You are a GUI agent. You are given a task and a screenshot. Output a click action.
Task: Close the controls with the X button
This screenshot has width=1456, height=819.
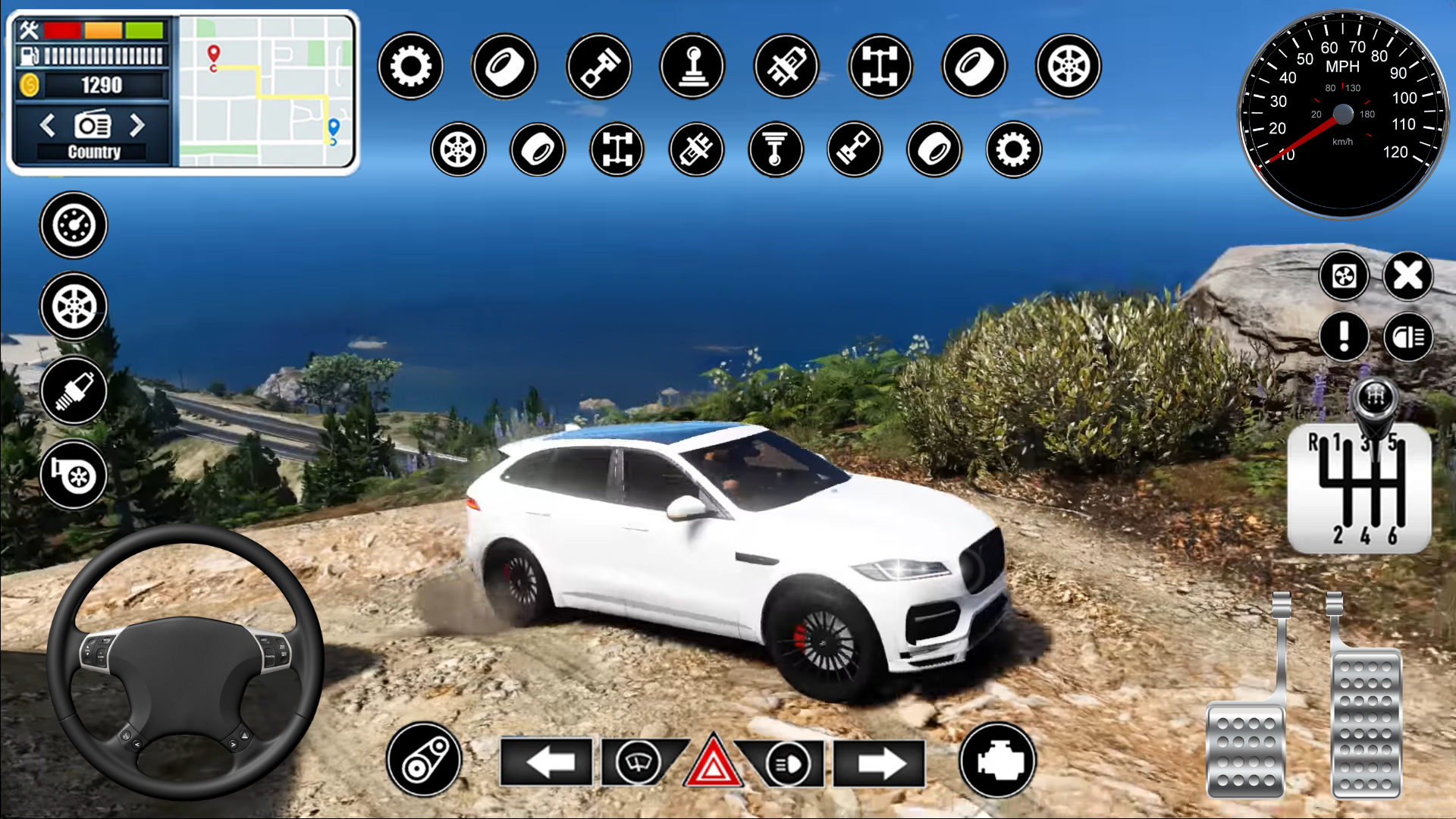point(1408,276)
